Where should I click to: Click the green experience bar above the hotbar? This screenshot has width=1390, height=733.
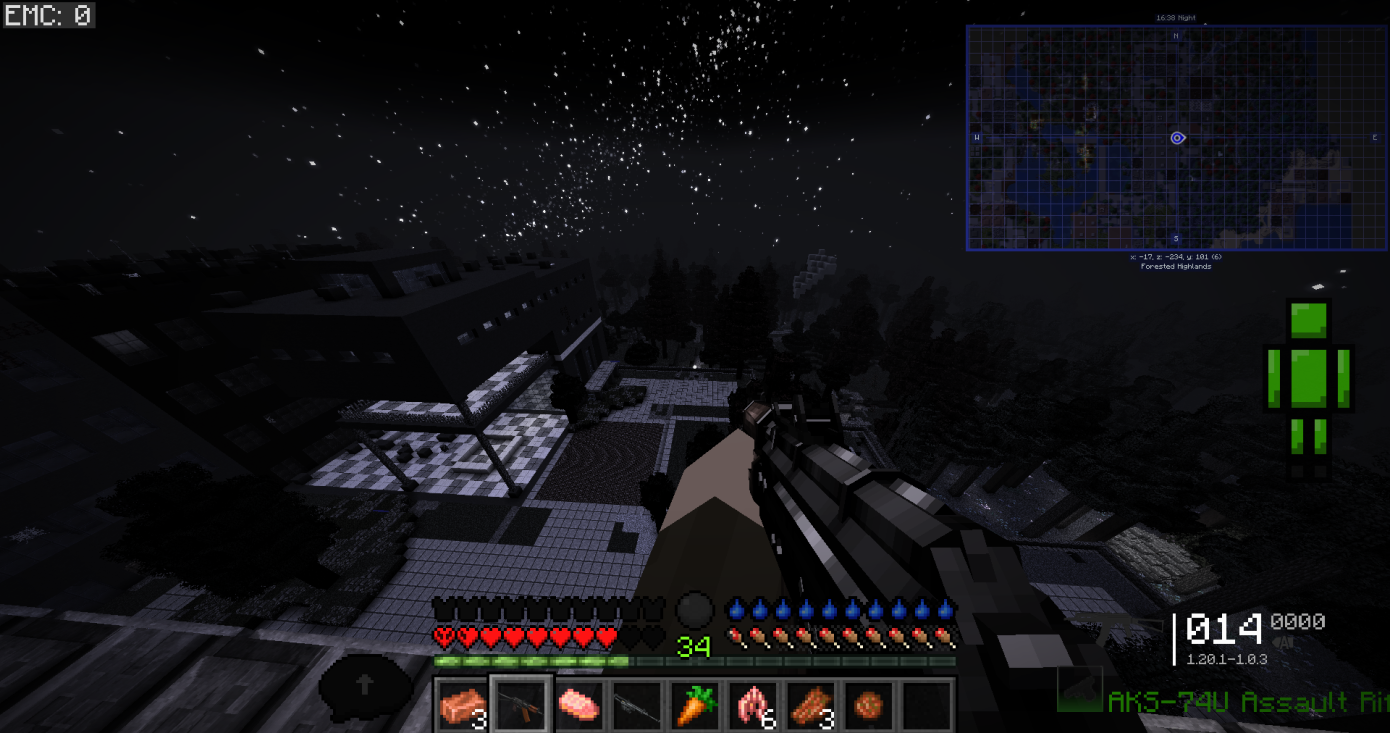pyautogui.click(x=530, y=660)
